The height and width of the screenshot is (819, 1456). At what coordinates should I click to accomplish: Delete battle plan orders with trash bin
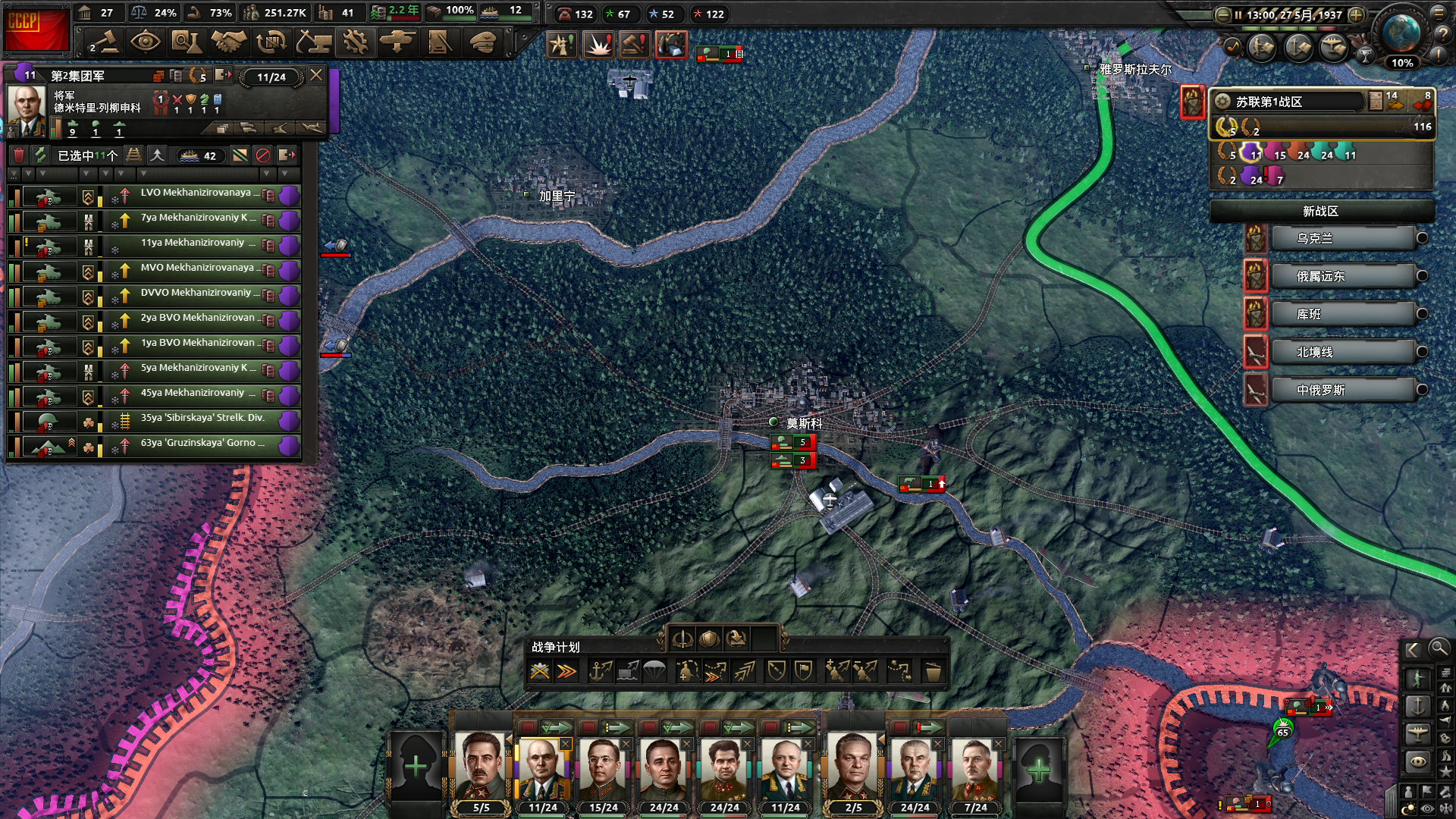[x=933, y=672]
